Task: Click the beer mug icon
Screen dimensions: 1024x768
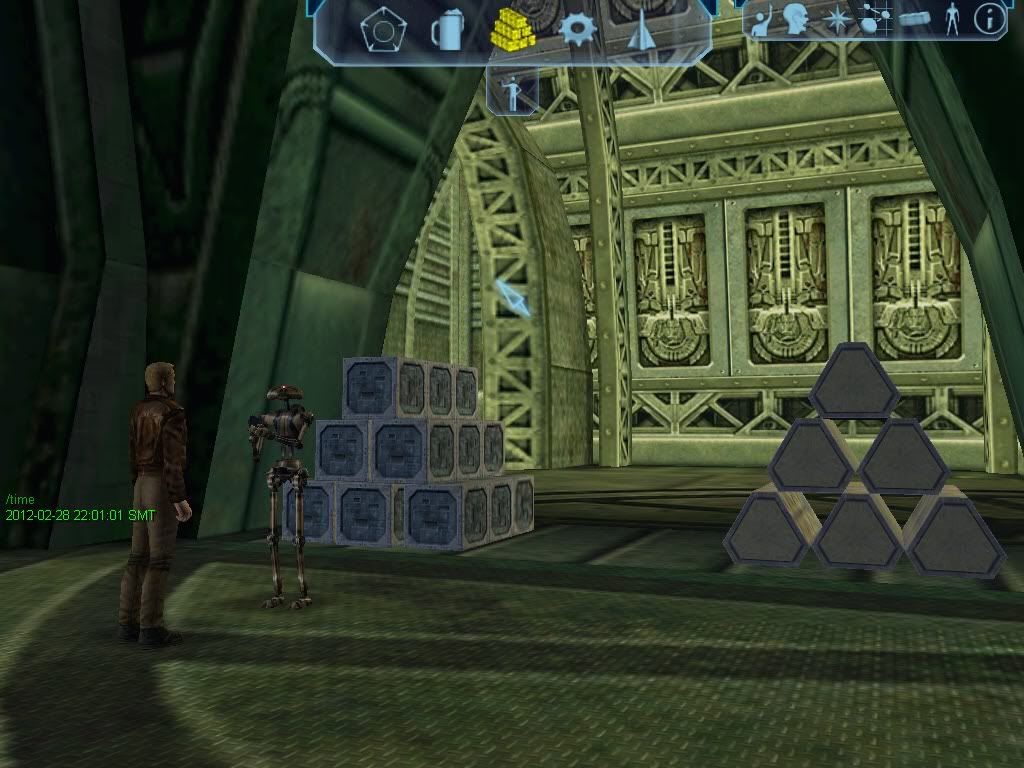Action: click(x=447, y=30)
